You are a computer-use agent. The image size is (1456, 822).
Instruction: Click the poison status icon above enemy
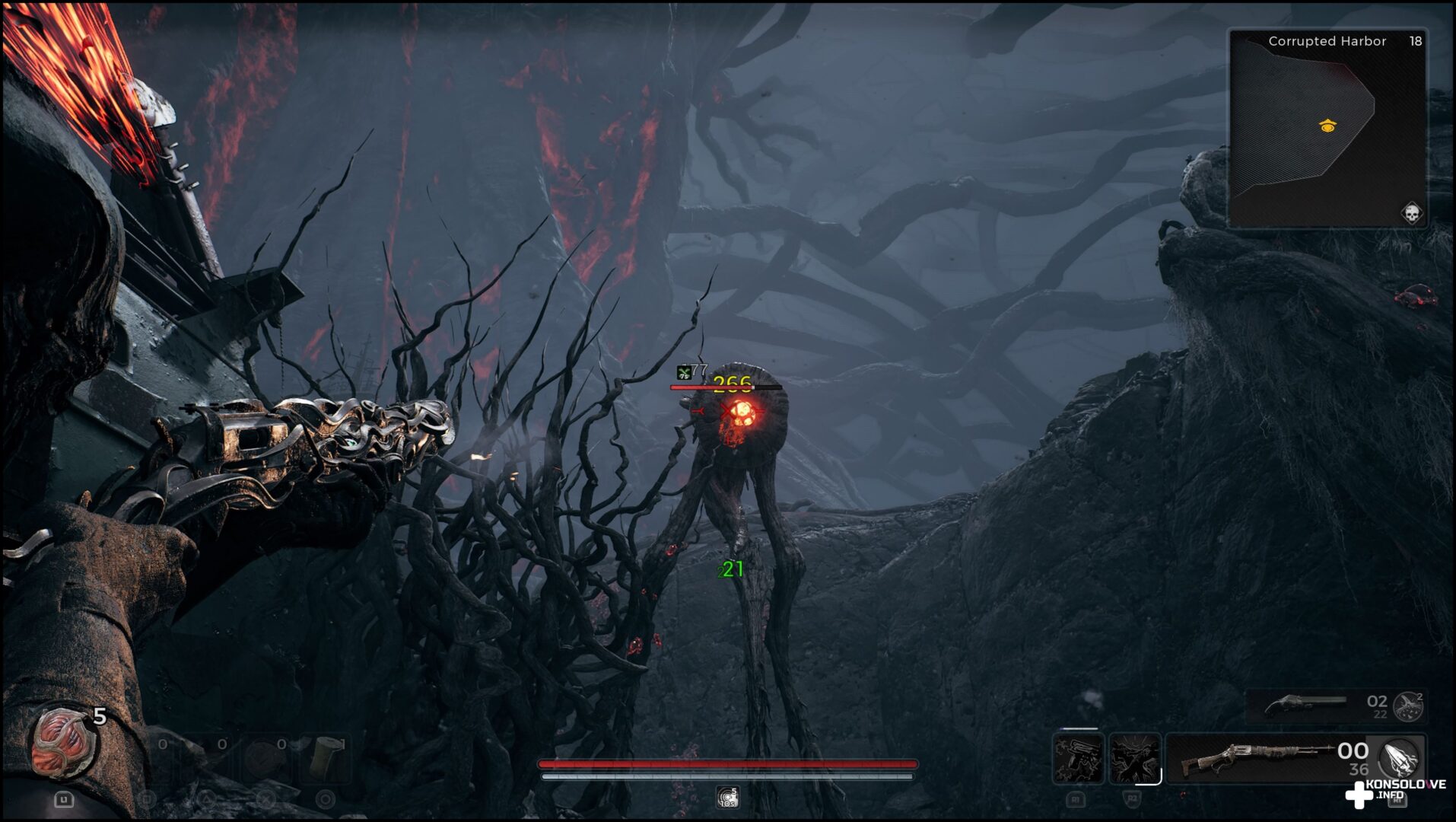[684, 372]
